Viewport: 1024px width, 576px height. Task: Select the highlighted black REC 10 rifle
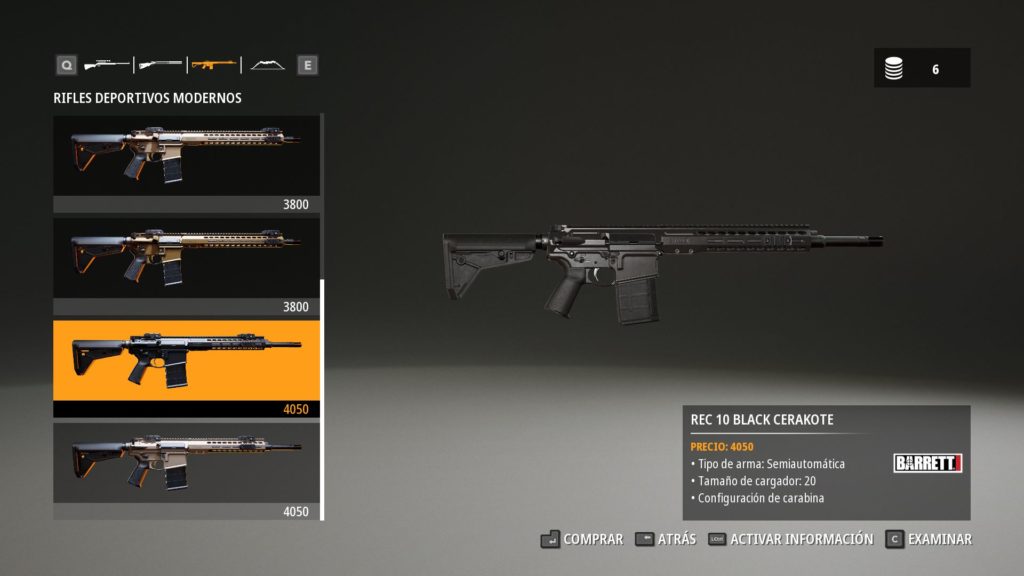(186, 360)
